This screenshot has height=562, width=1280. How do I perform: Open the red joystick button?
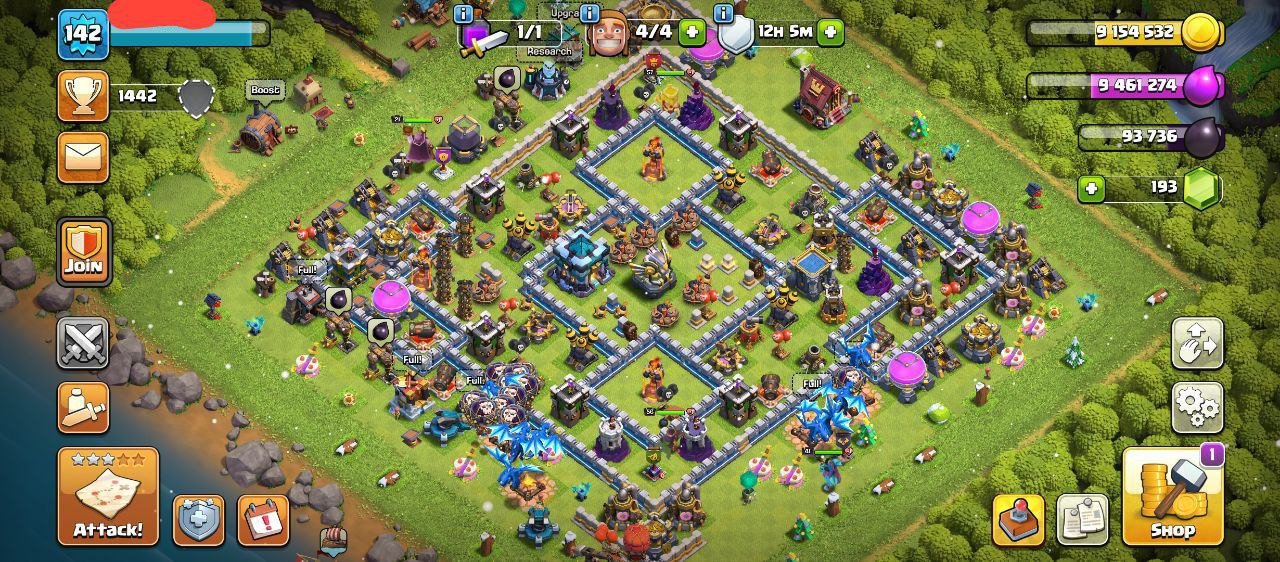point(1018,520)
